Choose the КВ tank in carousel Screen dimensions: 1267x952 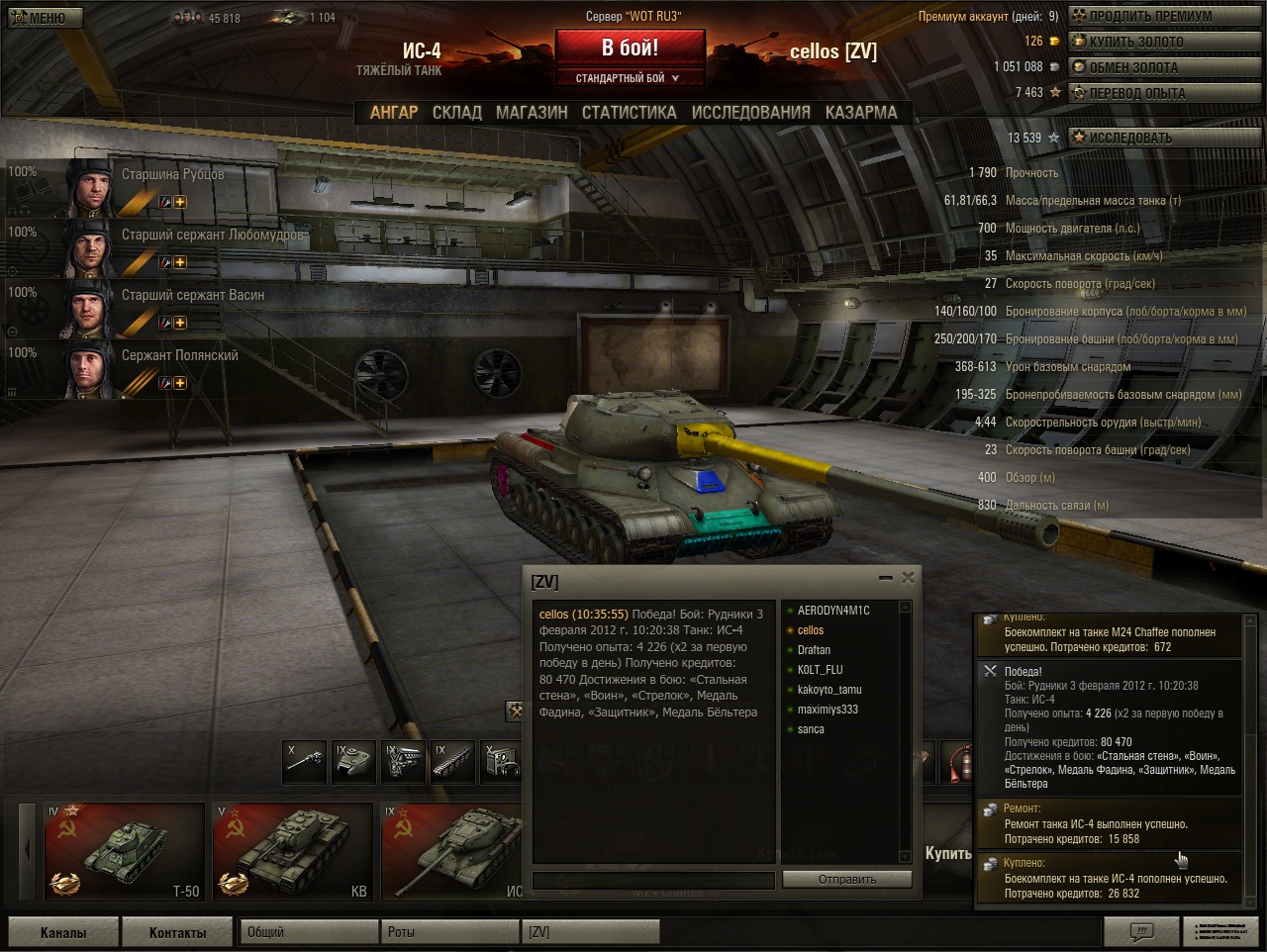click(x=293, y=851)
